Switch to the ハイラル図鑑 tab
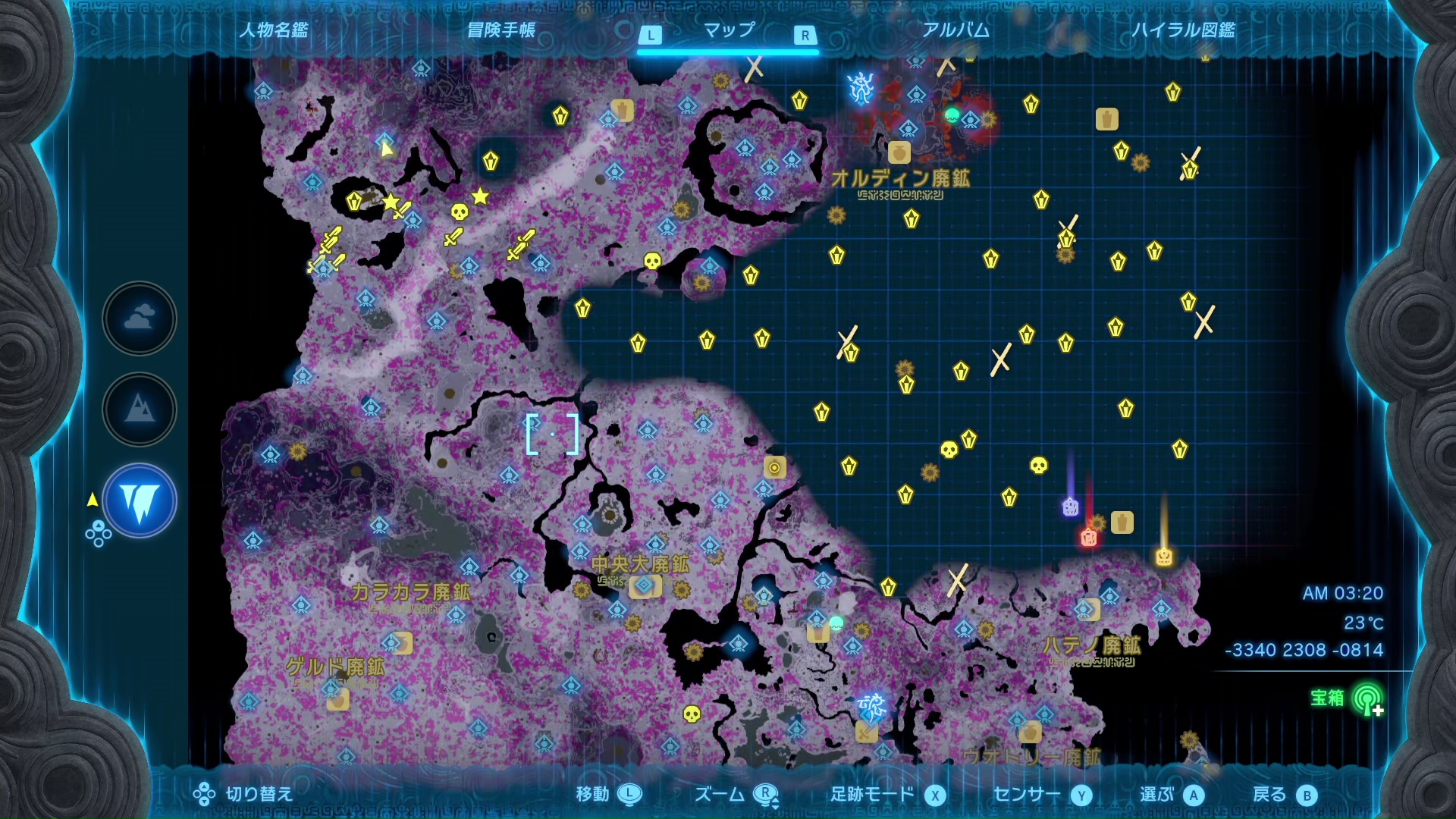 click(1183, 30)
